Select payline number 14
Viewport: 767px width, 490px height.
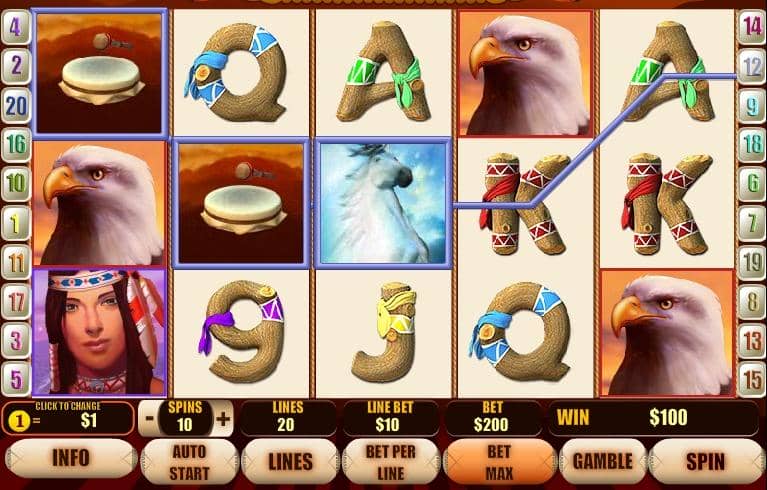pos(752,27)
